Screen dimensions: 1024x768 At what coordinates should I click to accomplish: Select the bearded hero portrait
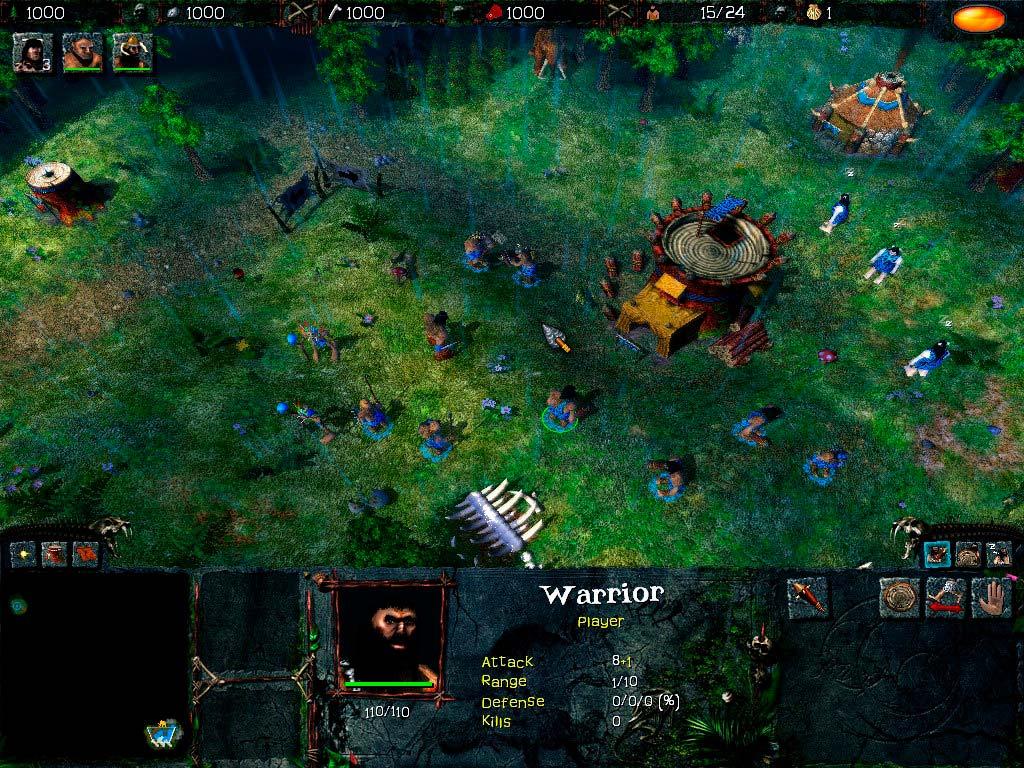pyautogui.click(x=82, y=52)
